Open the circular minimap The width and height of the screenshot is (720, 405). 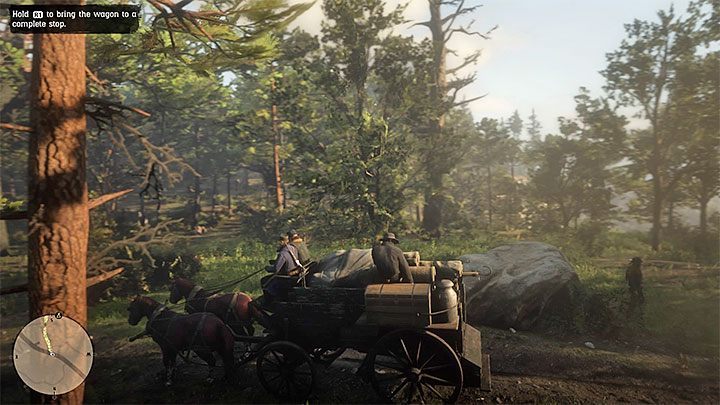(52, 354)
